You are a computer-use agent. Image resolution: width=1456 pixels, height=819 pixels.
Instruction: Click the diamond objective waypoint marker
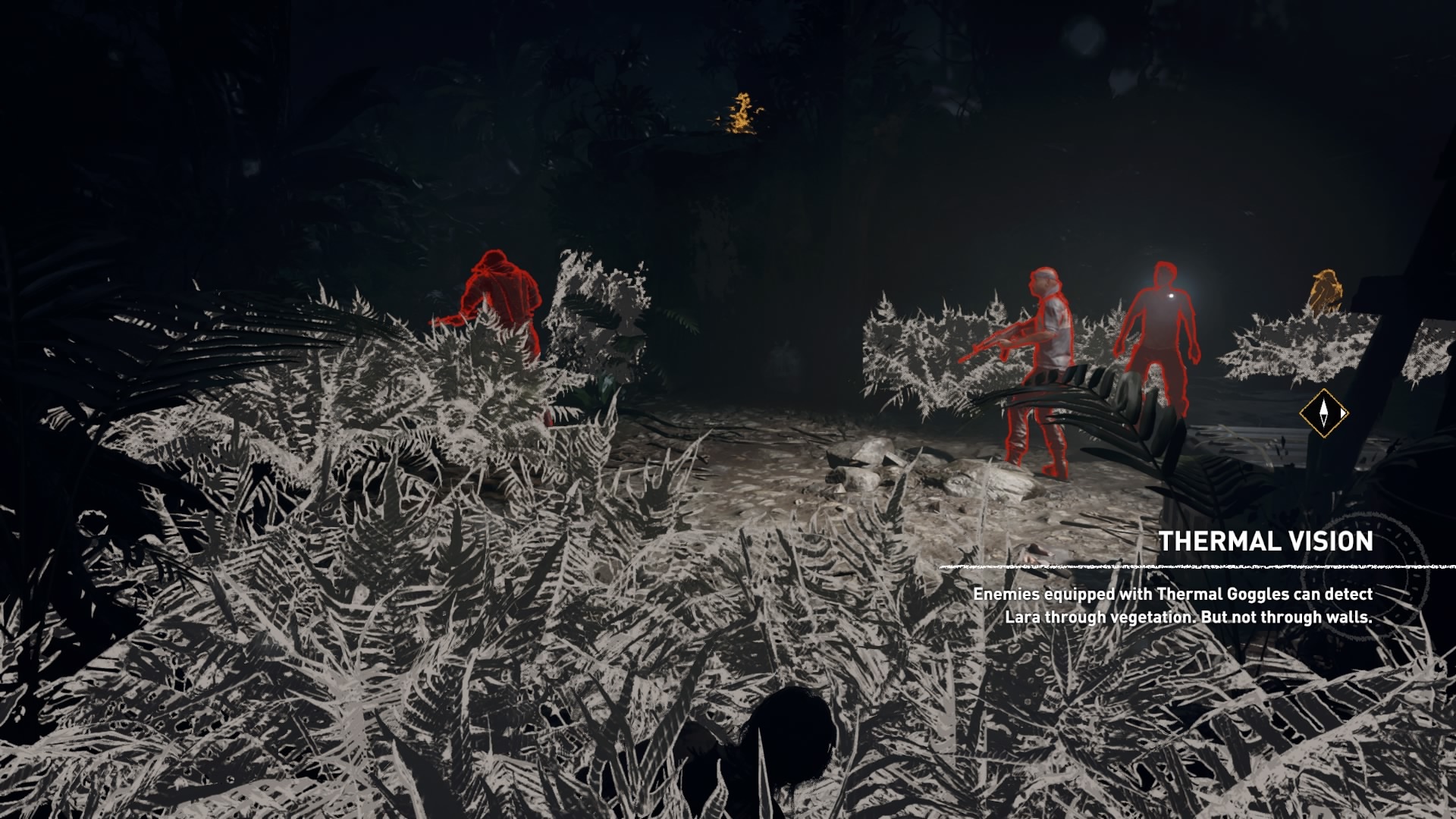[x=1324, y=413]
